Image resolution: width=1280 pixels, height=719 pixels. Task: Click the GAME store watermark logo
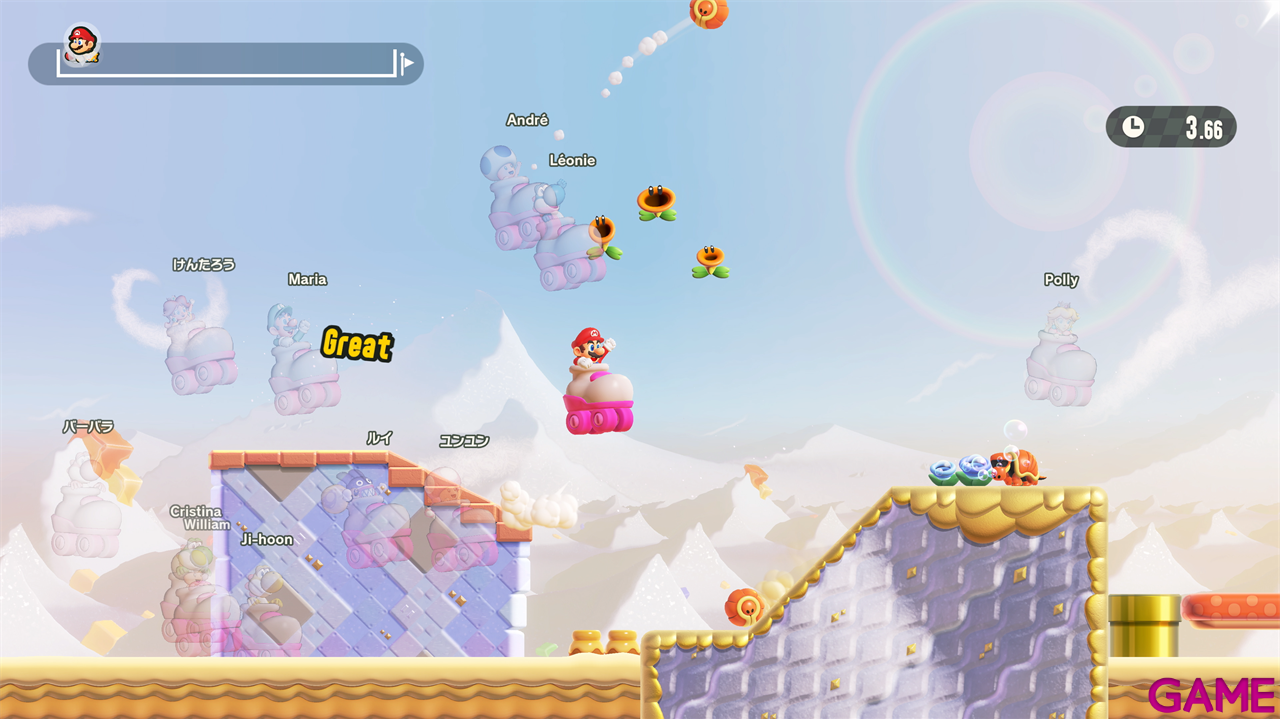click(x=1211, y=695)
